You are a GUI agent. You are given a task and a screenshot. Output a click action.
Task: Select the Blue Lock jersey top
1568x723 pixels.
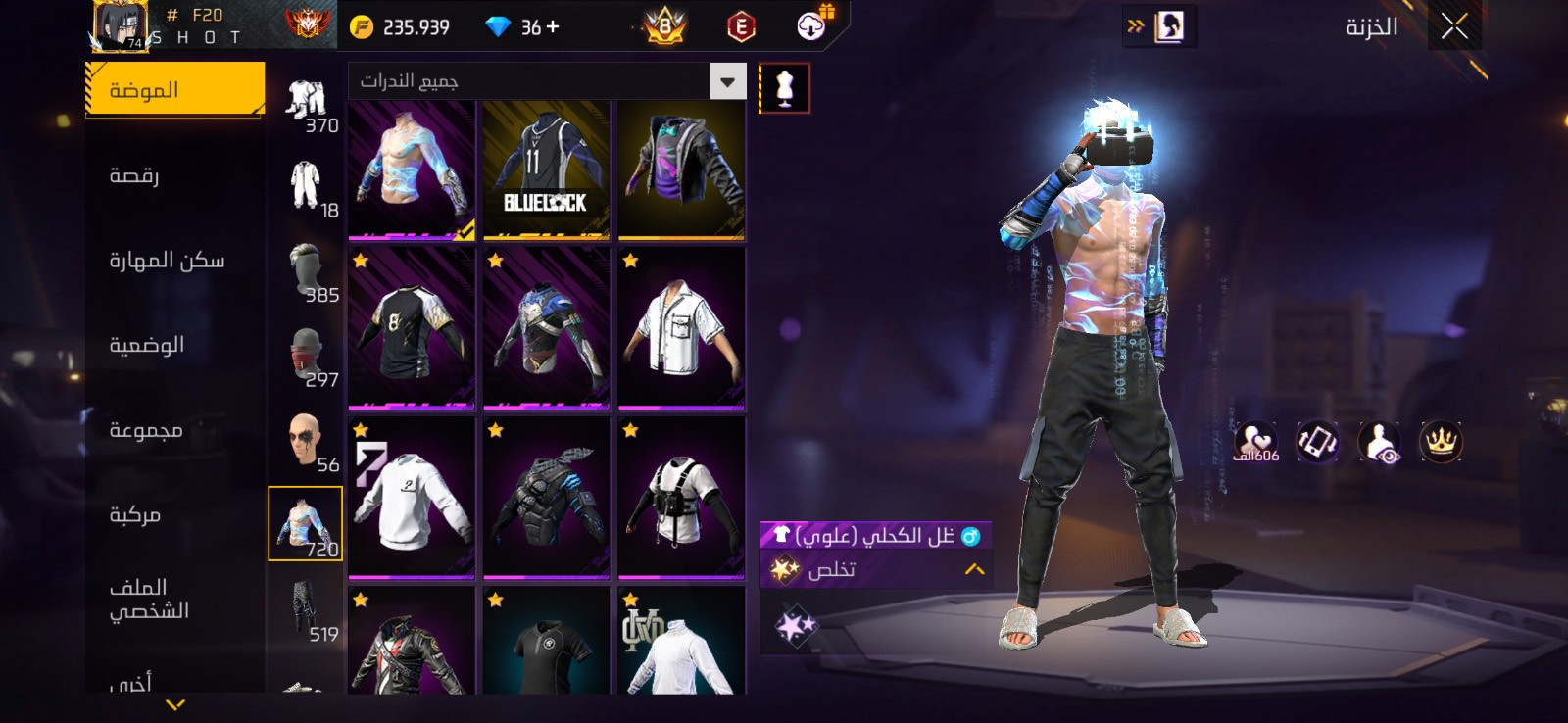point(546,170)
